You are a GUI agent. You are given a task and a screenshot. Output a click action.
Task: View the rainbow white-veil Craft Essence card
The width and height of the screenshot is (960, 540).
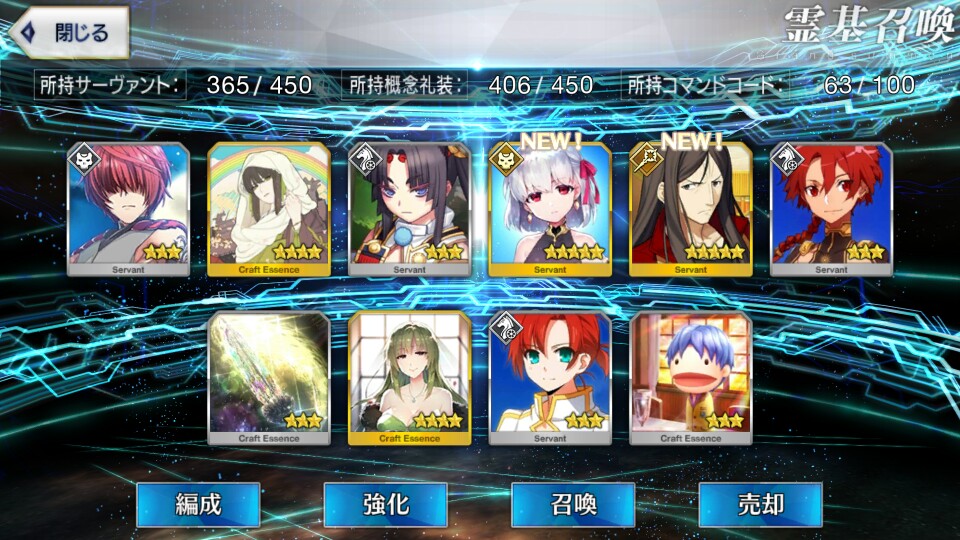pos(268,208)
